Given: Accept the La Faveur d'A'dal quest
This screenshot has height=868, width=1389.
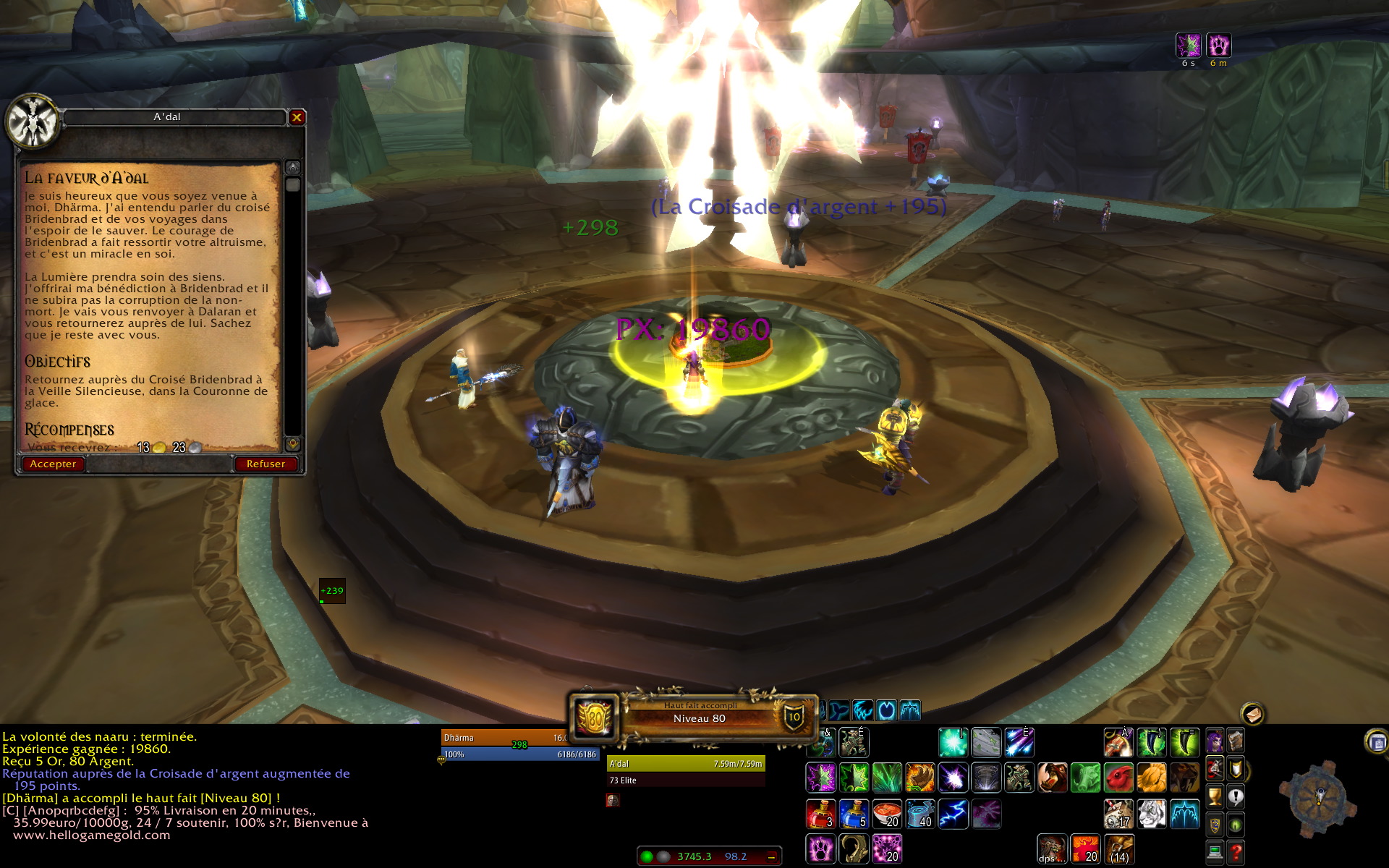Looking at the screenshot, I should (x=53, y=464).
